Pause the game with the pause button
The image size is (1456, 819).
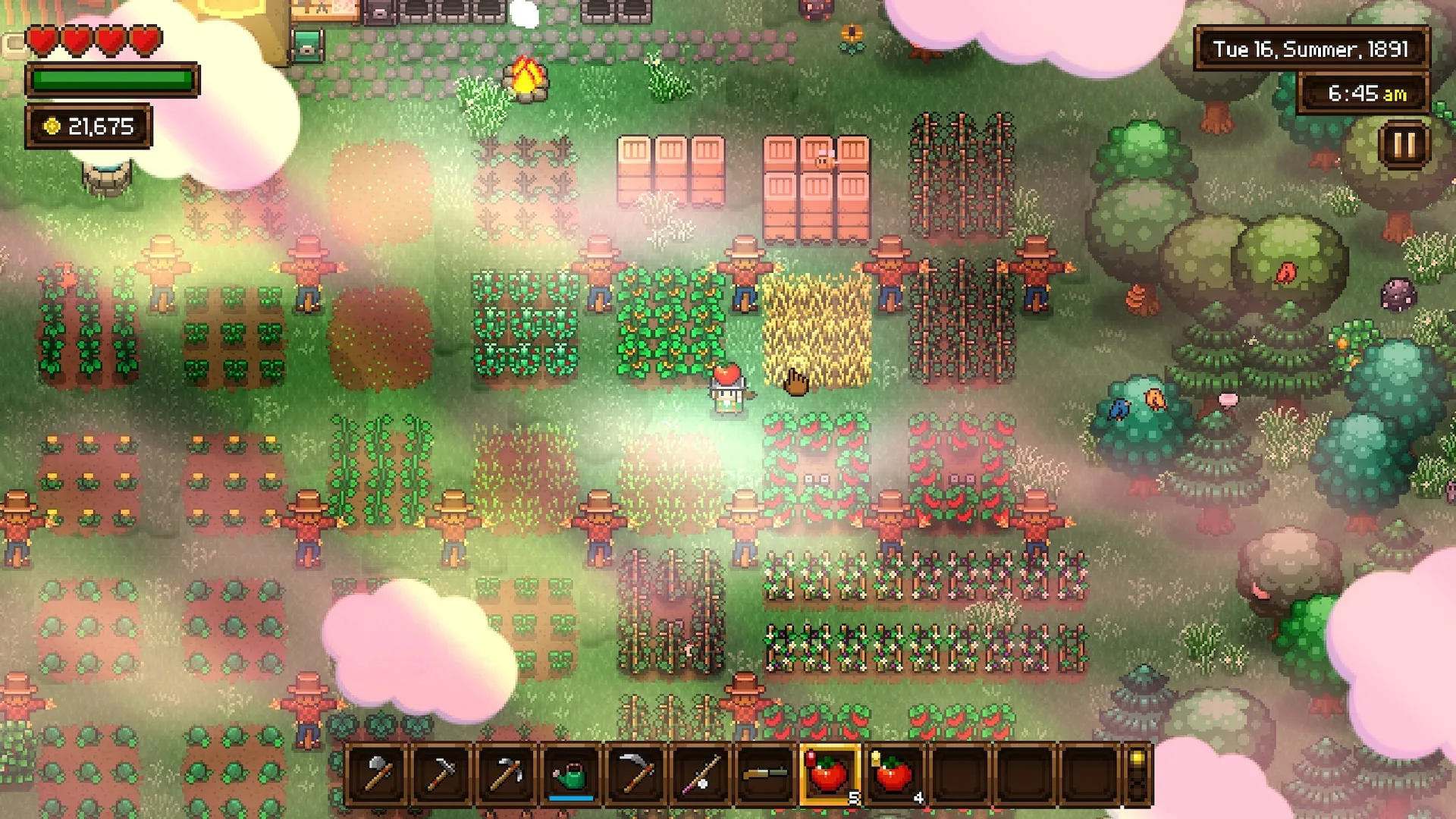click(1404, 144)
